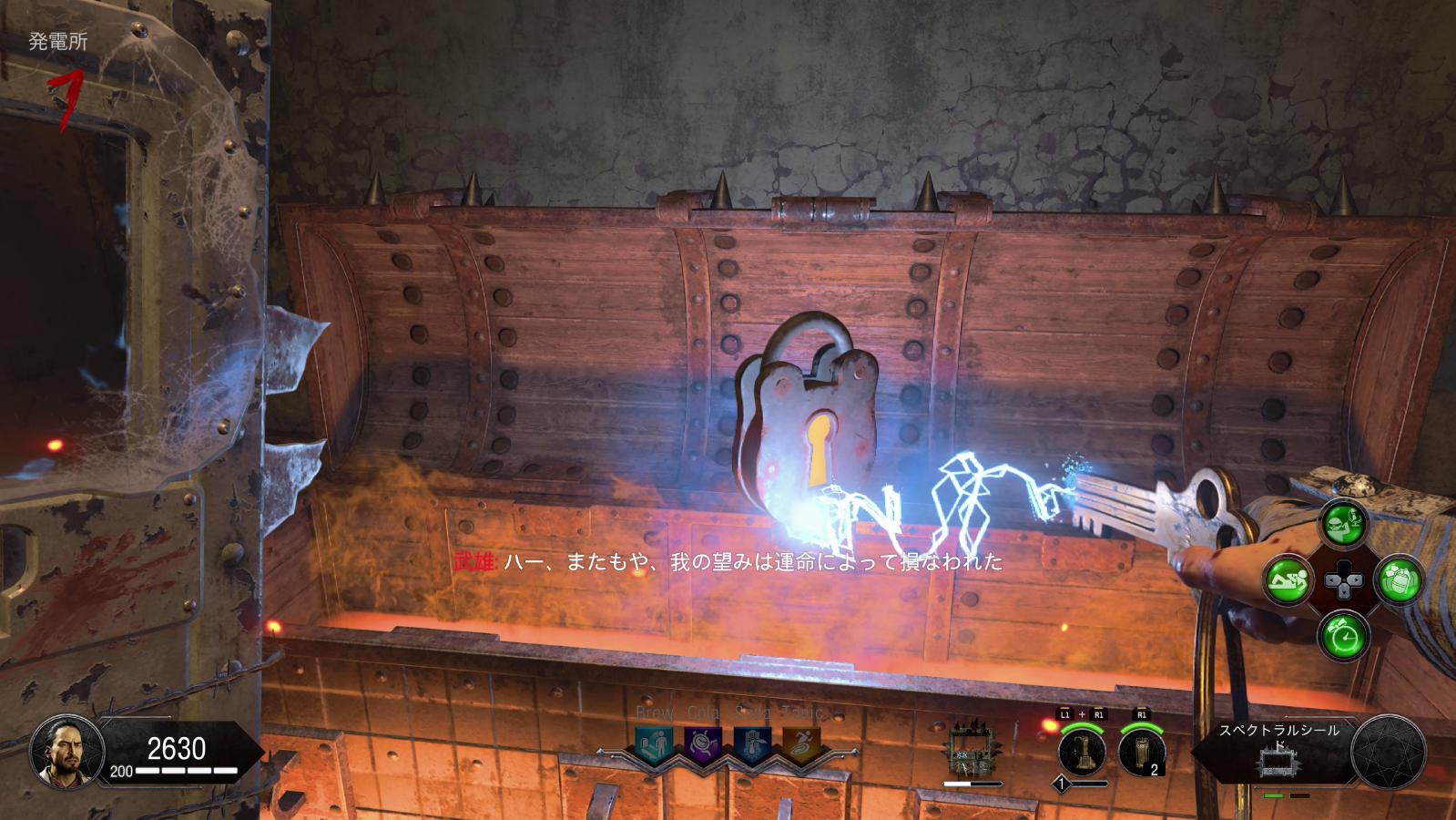Use the green stopwatch elixir
Screen dimensions: 1456x820
(x=1346, y=632)
